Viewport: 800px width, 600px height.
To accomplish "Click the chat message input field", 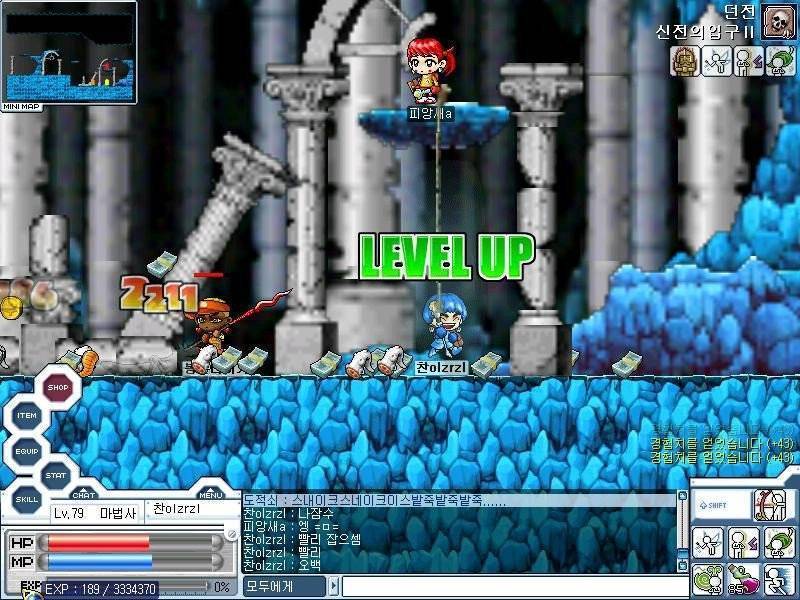I will [x=510, y=586].
